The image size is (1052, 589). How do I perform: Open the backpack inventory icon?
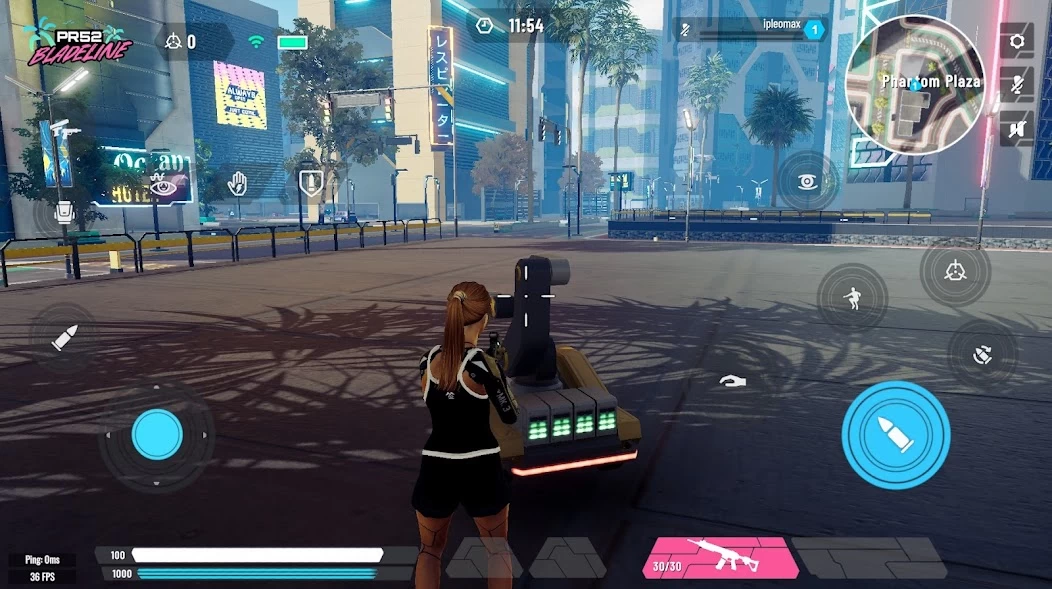(63, 212)
